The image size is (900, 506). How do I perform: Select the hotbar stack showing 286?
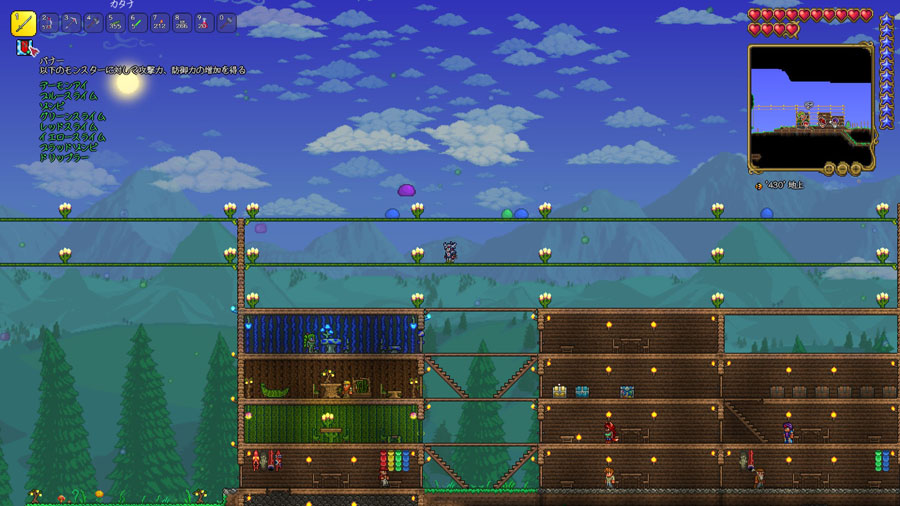[x=182, y=22]
